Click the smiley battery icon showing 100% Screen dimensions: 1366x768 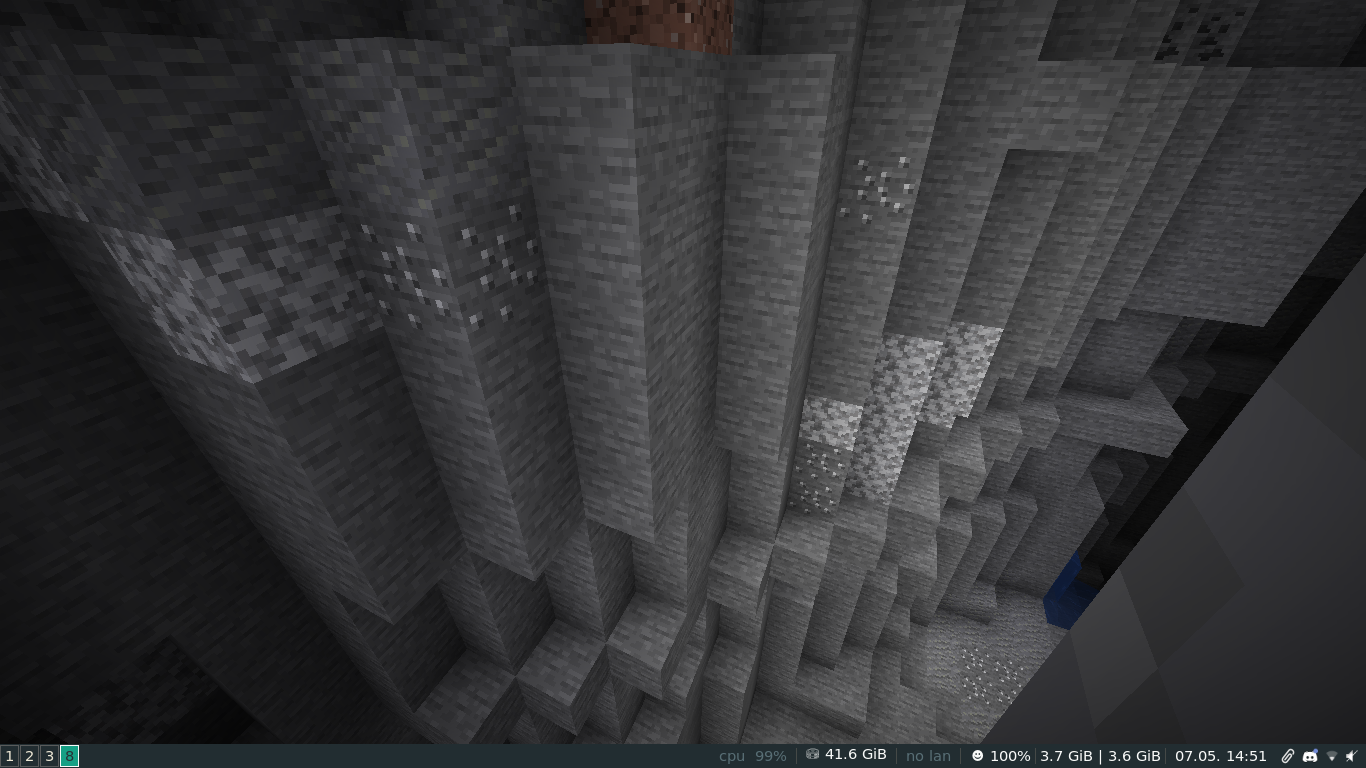click(977, 756)
